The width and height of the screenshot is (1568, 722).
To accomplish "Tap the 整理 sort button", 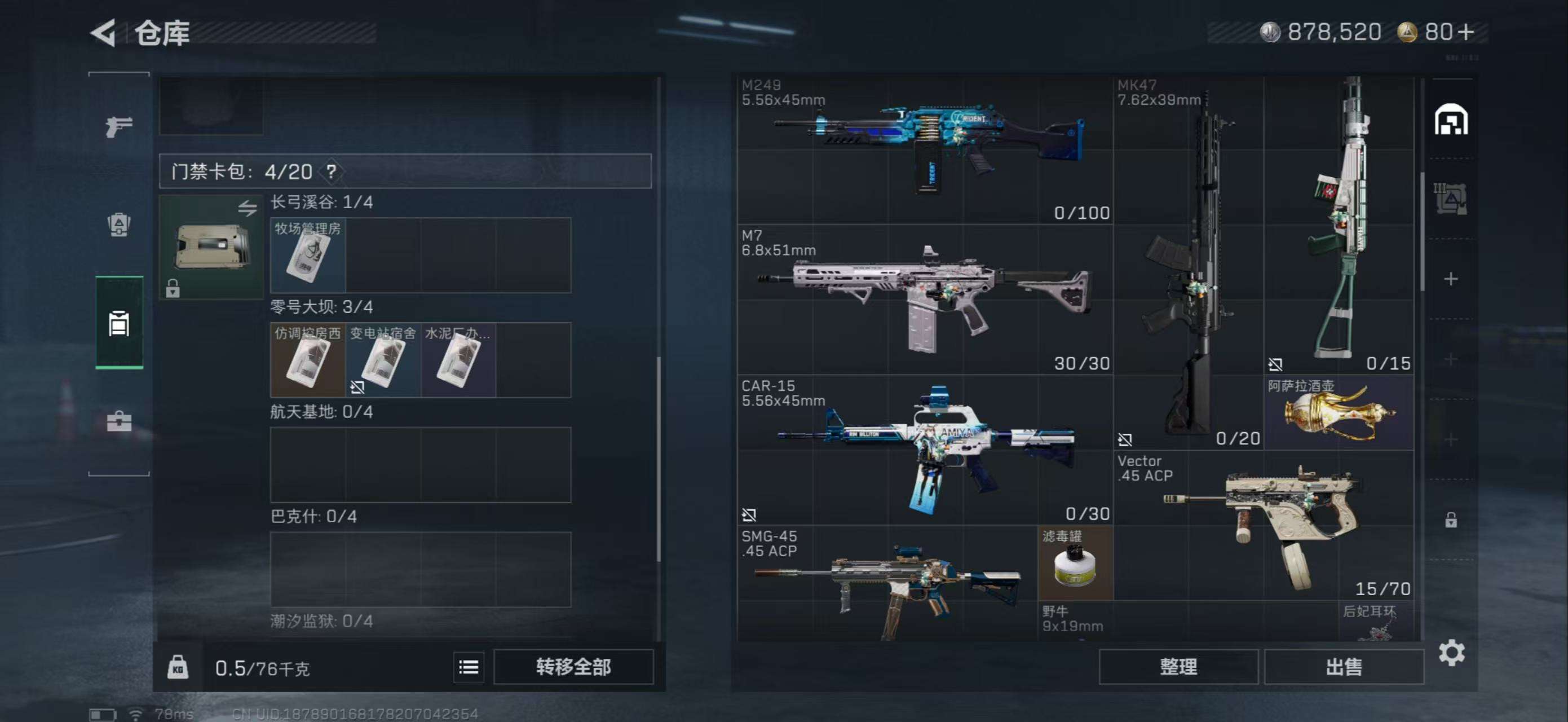I will pyautogui.click(x=1178, y=667).
